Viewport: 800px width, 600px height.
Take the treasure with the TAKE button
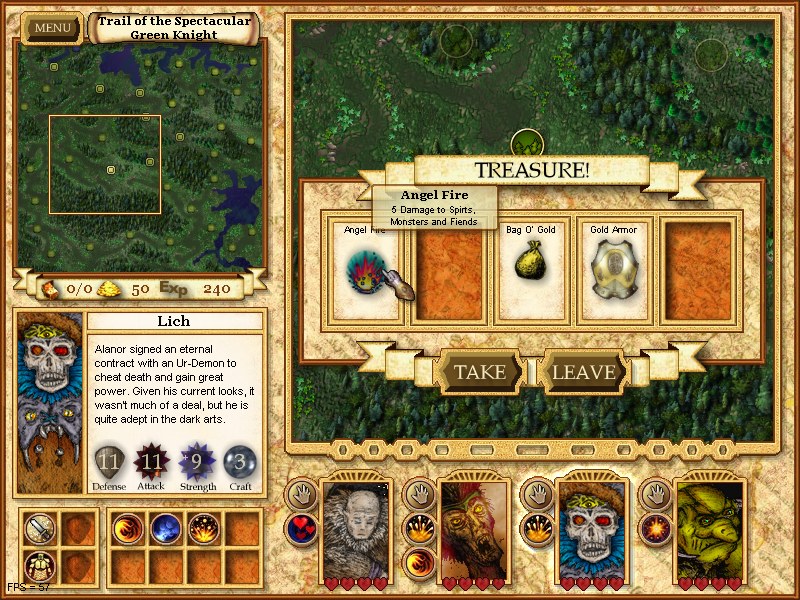coord(479,372)
